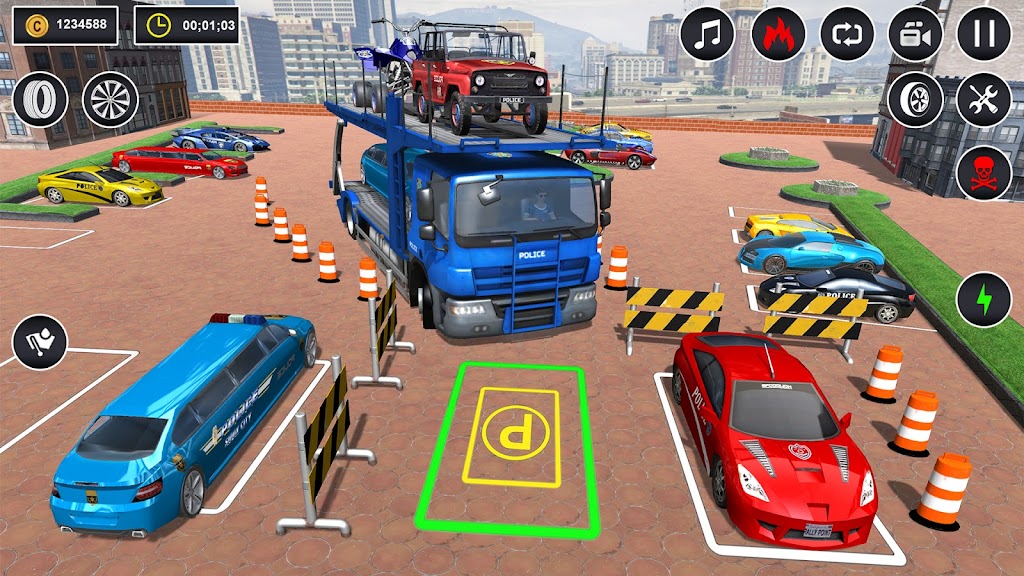
Task: Toggle the music note button
Action: click(x=708, y=34)
